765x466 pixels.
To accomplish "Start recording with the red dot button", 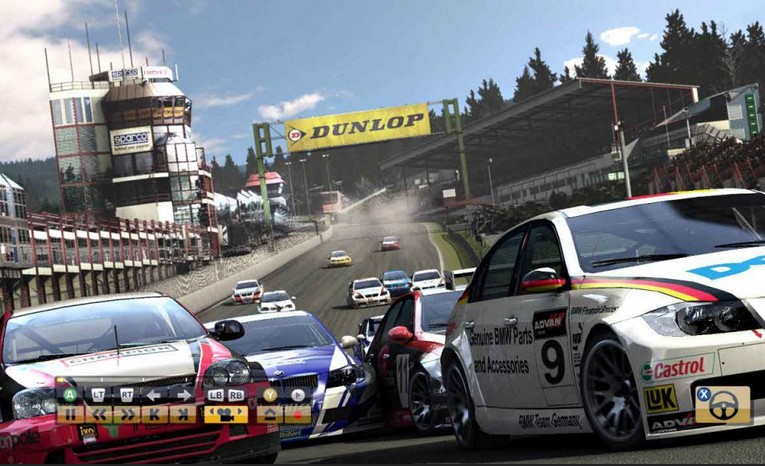I will [x=297, y=414].
